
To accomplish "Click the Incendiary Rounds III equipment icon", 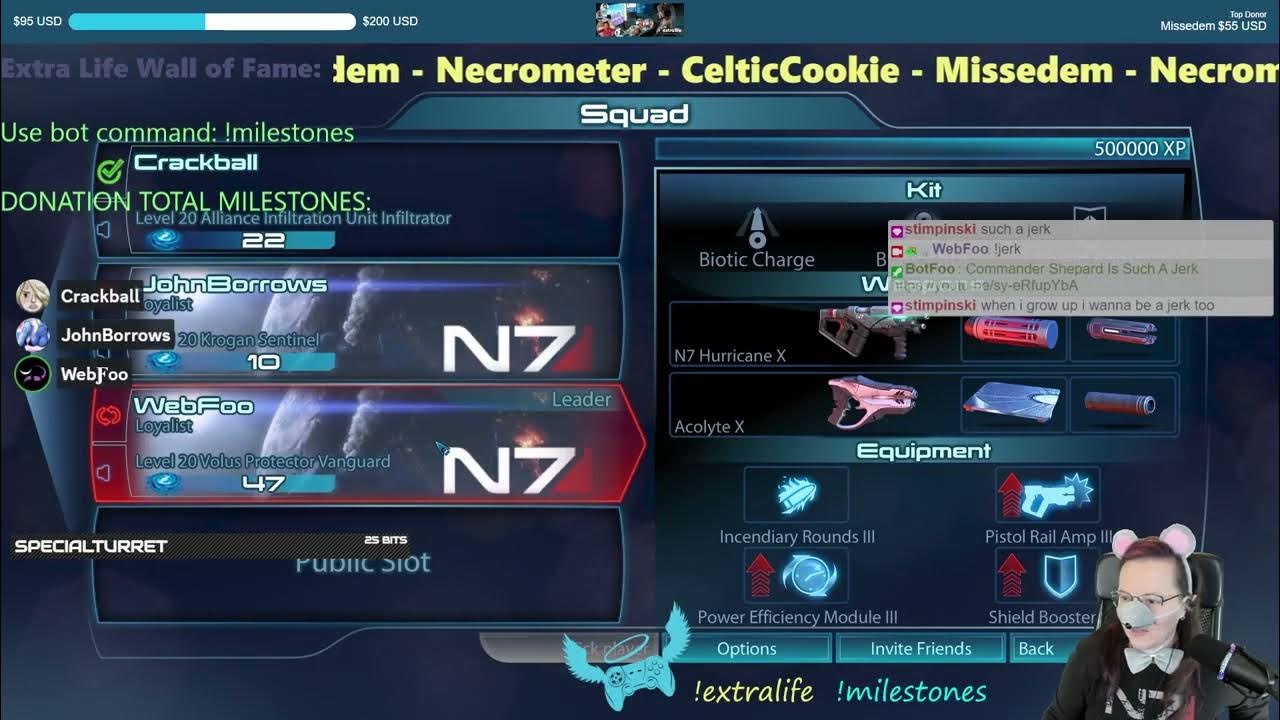I will click(x=796, y=492).
